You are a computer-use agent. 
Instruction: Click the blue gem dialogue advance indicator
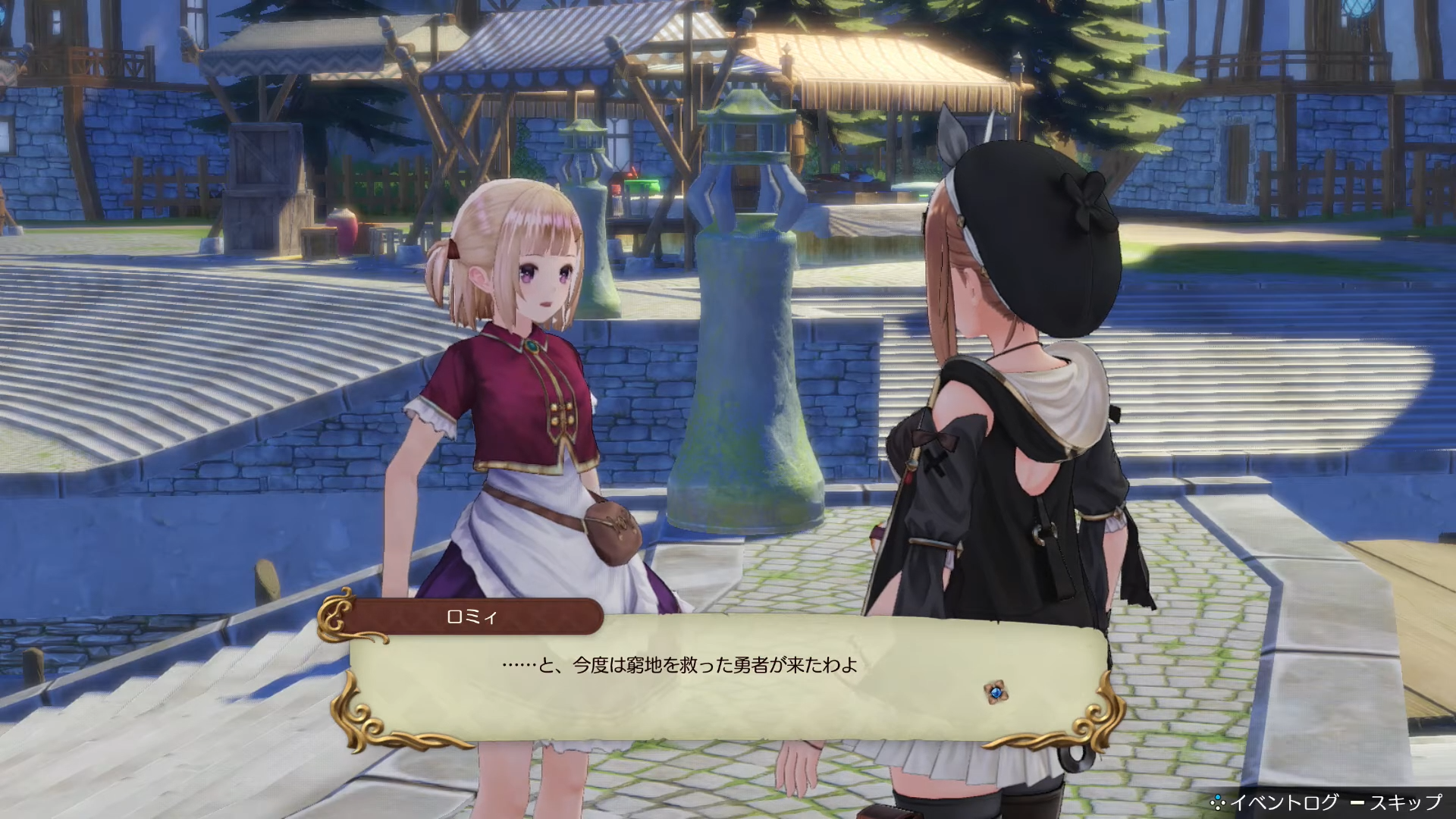click(995, 692)
